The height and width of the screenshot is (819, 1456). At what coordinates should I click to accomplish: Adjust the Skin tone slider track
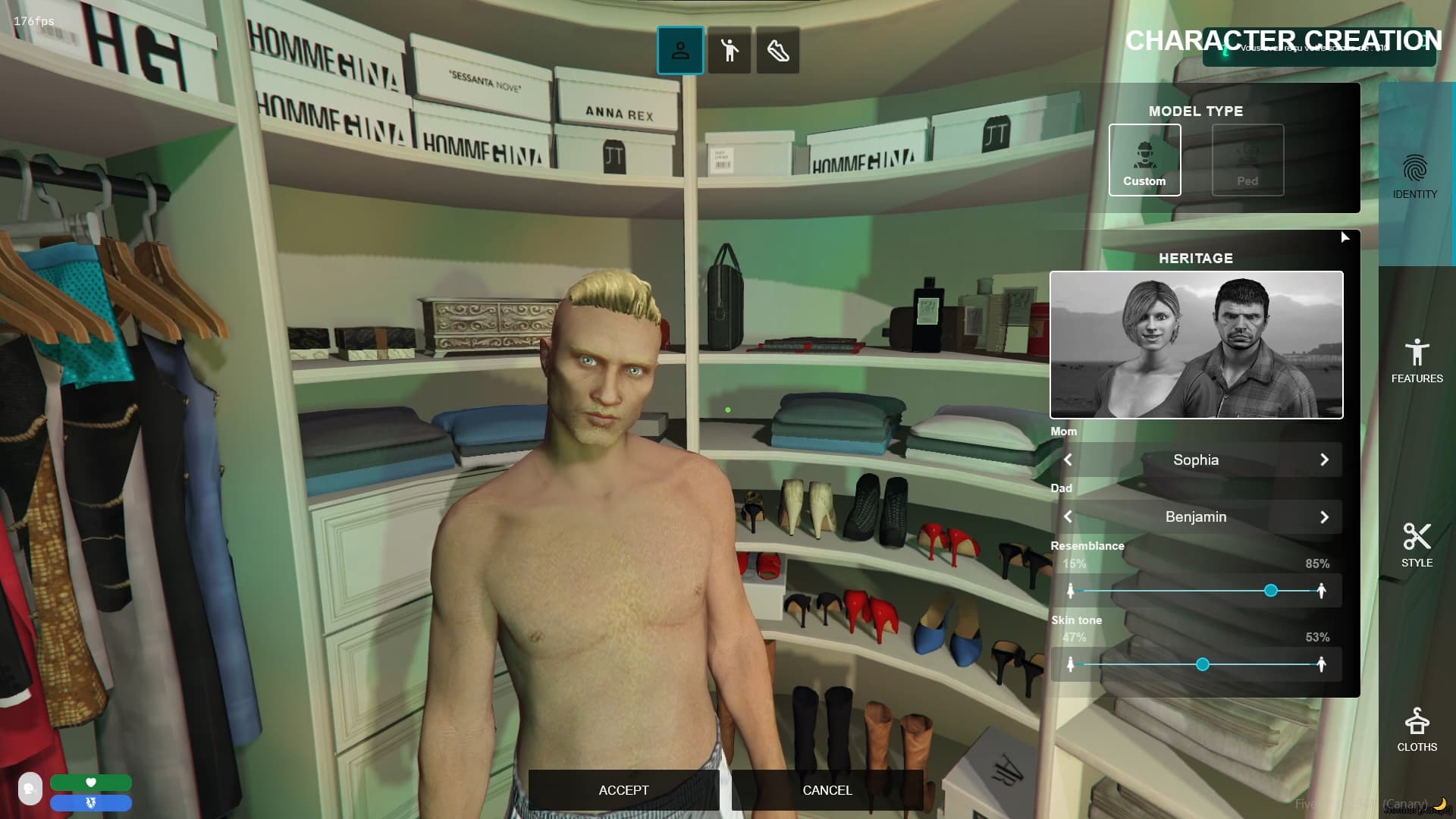pyautogui.click(x=1196, y=665)
